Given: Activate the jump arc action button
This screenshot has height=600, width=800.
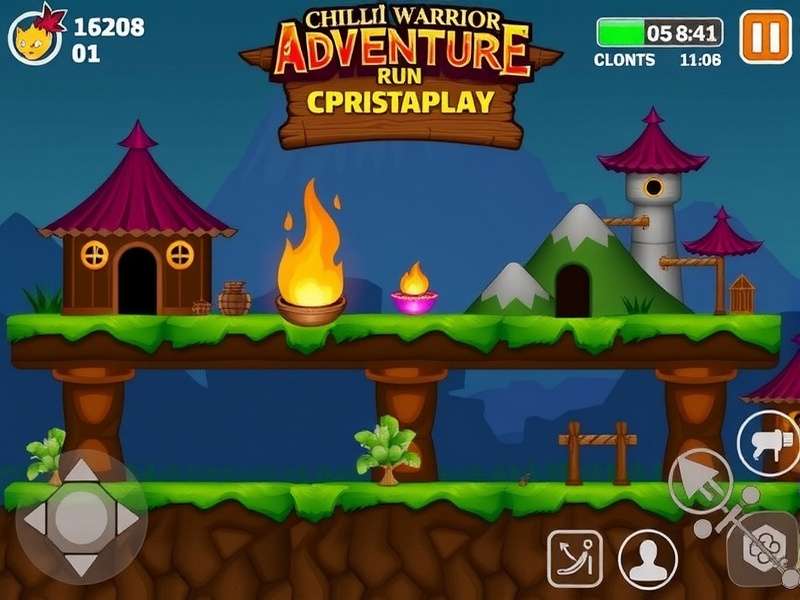Looking at the screenshot, I should [x=575, y=558].
